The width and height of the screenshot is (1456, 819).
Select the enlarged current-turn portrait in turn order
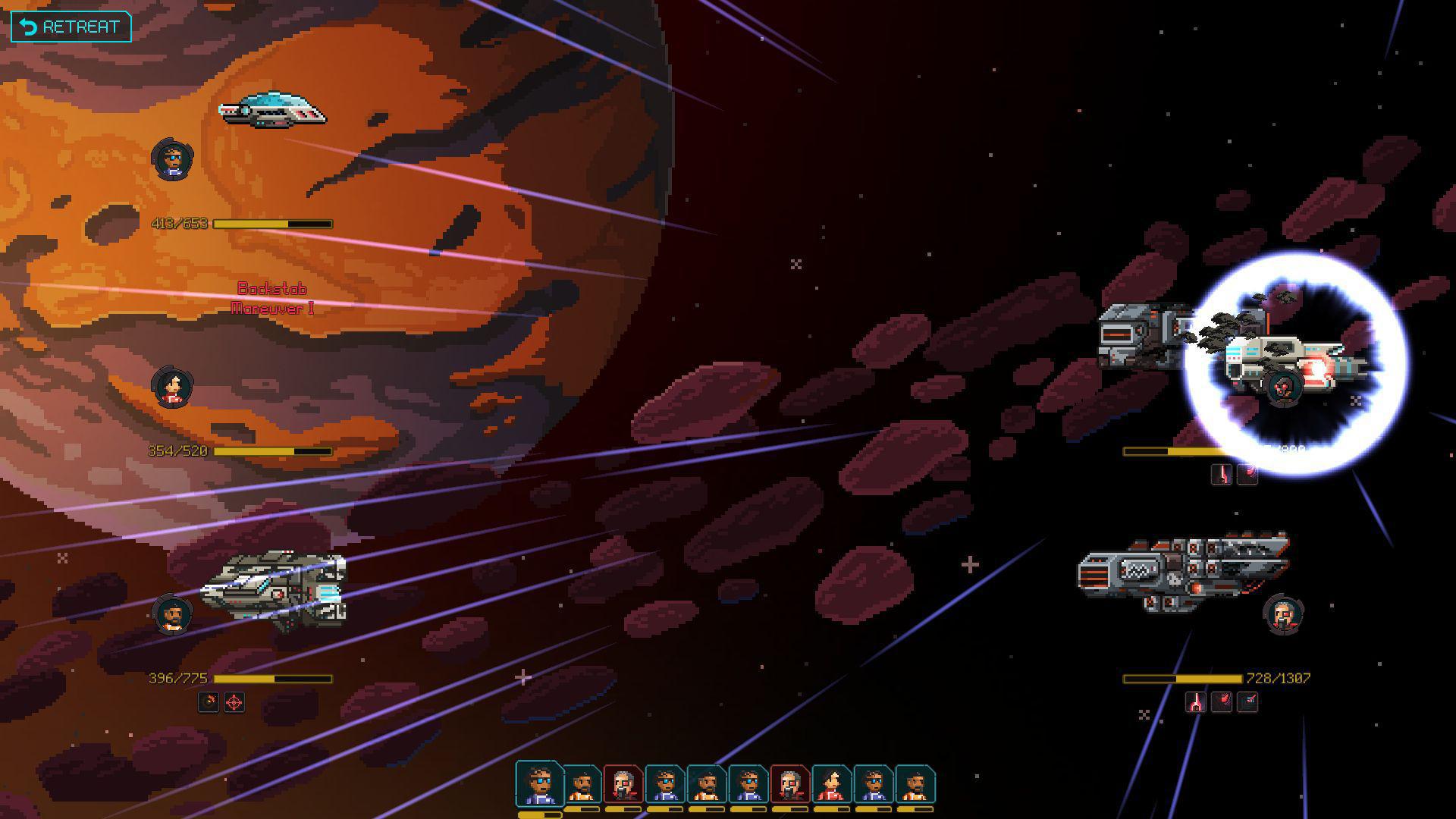coord(540,784)
